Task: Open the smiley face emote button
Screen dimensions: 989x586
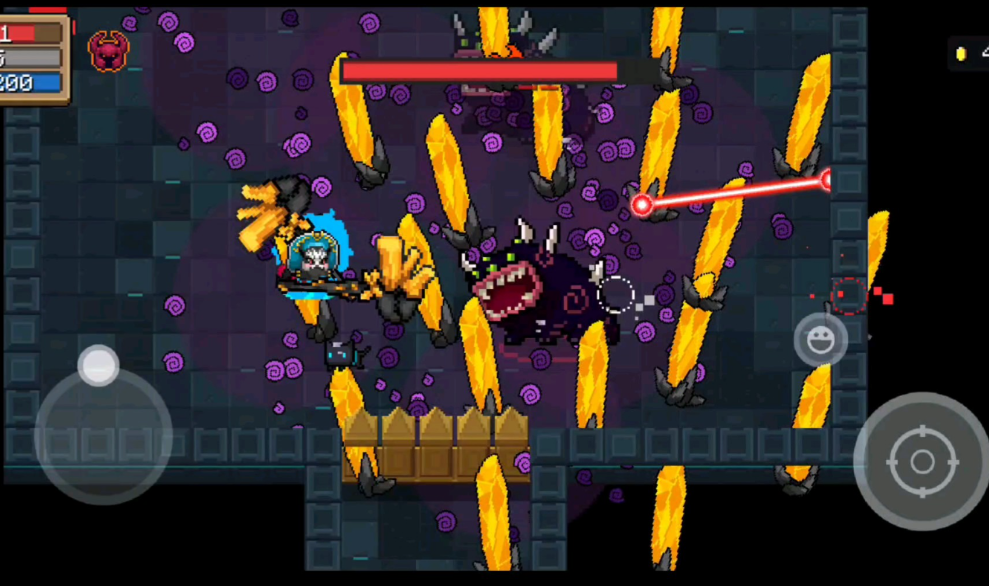Action: (x=821, y=340)
